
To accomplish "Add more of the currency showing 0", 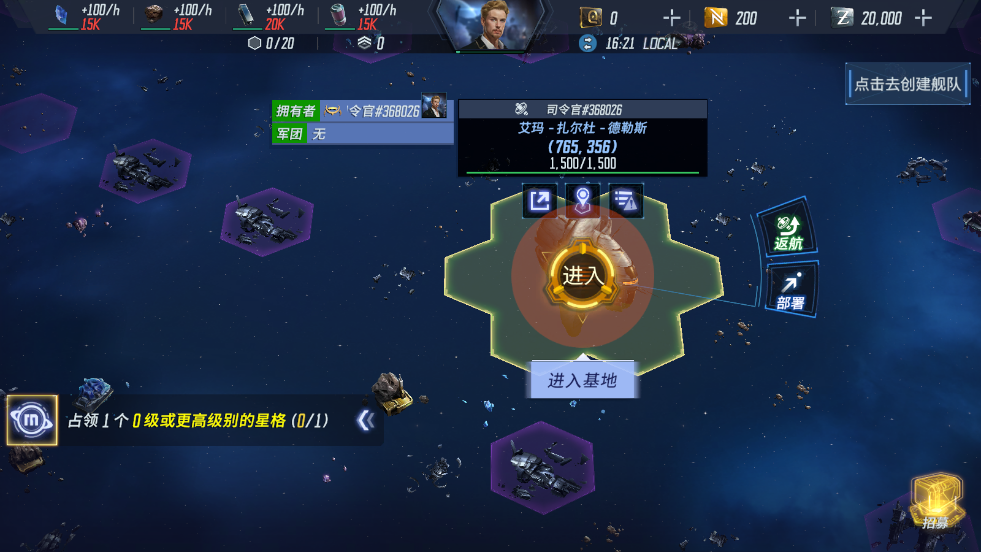I will (x=672, y=18).
